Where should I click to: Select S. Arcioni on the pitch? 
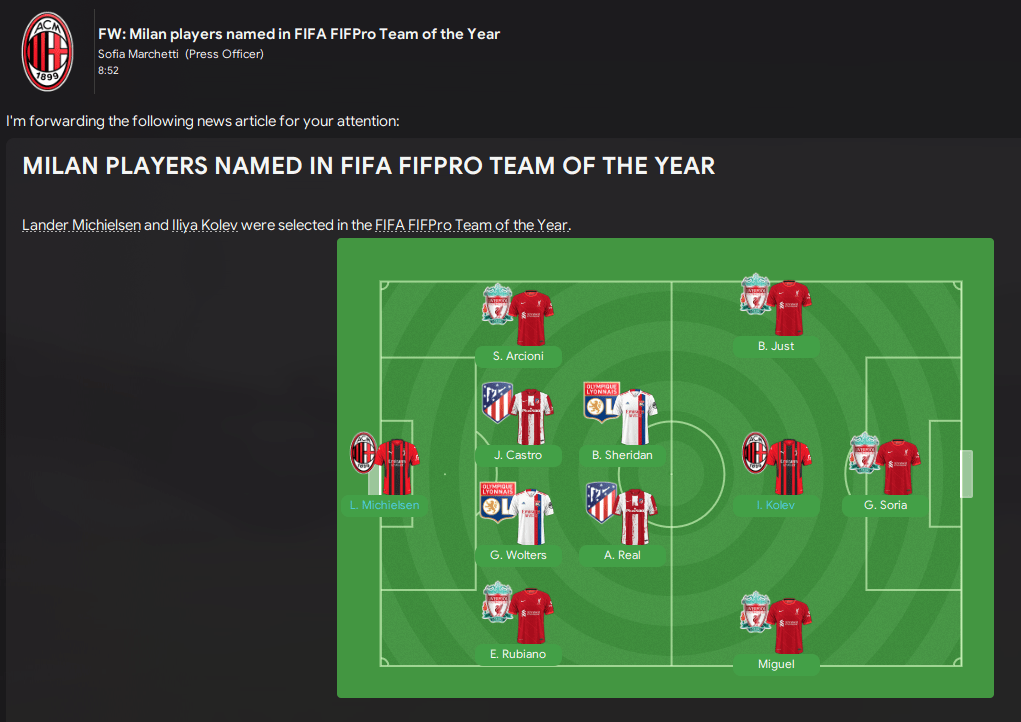(518, 356)
